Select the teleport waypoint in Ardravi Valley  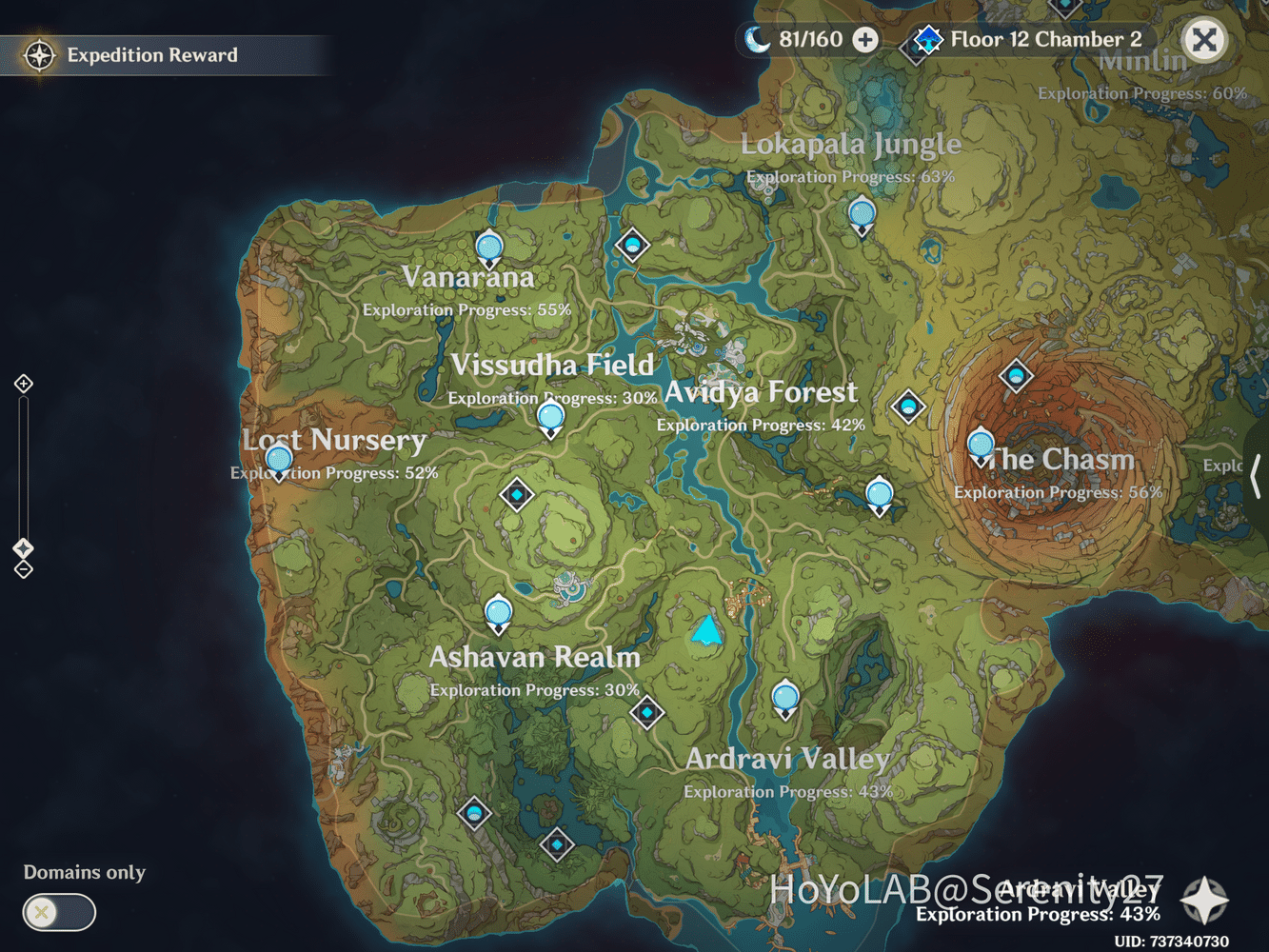pos(784,698)
